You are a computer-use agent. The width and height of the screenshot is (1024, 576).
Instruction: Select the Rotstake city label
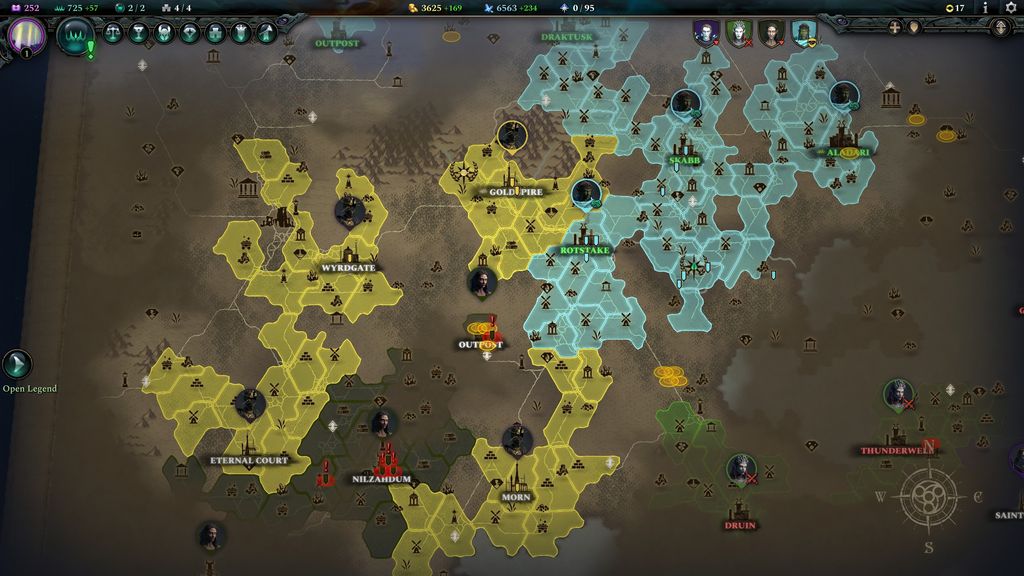(585, 250)
